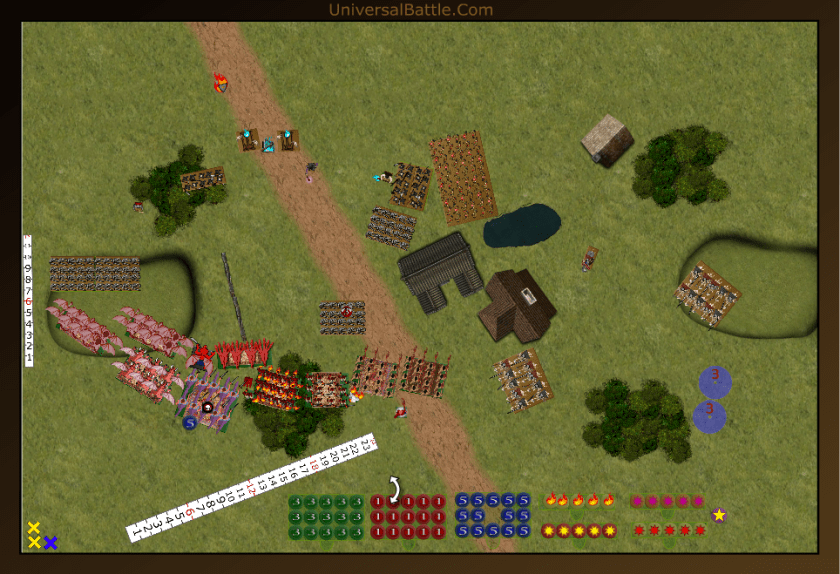Click the blue X marker

pos(50,542)
